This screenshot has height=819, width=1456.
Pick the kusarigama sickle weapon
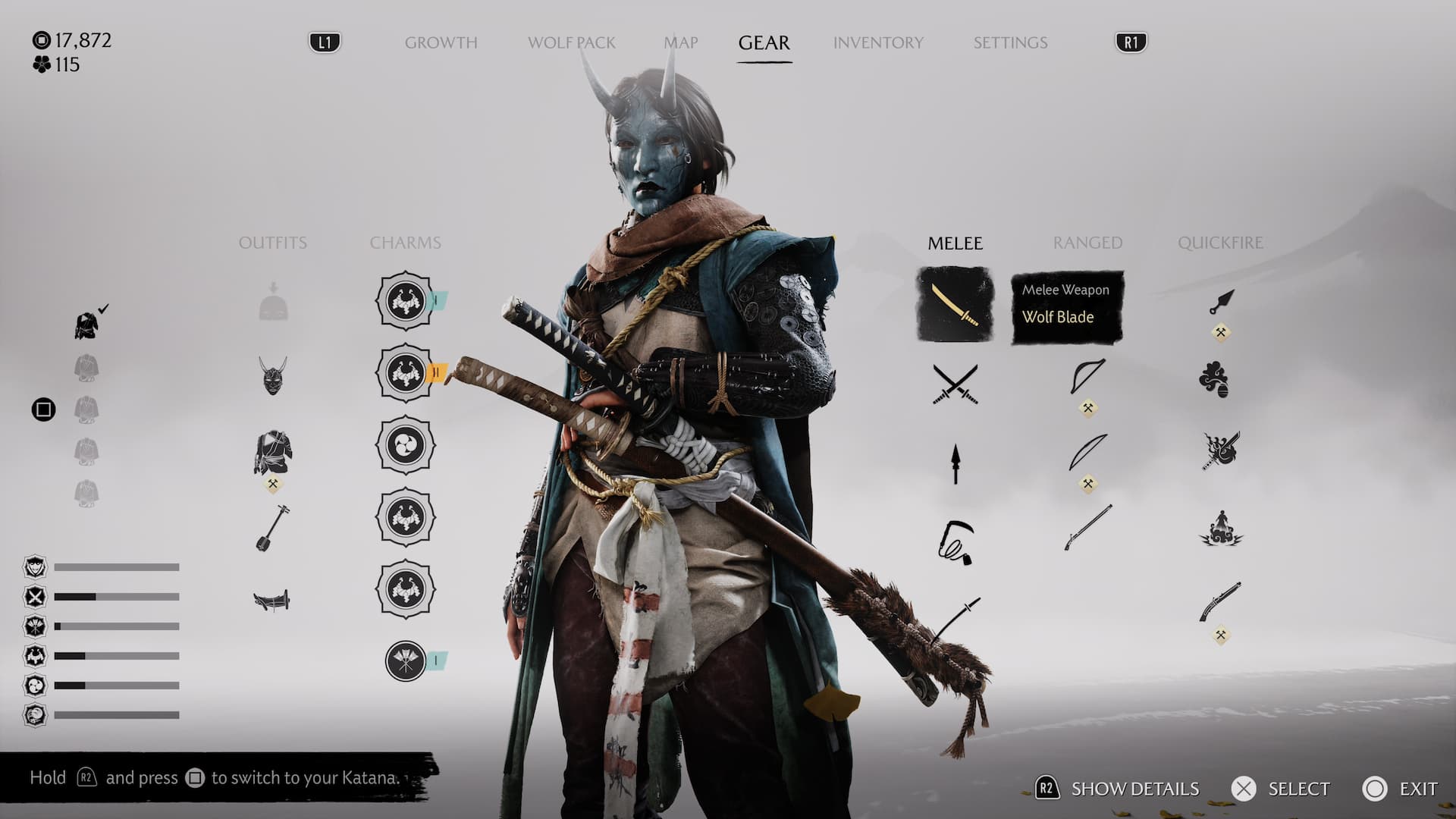pyautogui.click(x=955, y=541)
